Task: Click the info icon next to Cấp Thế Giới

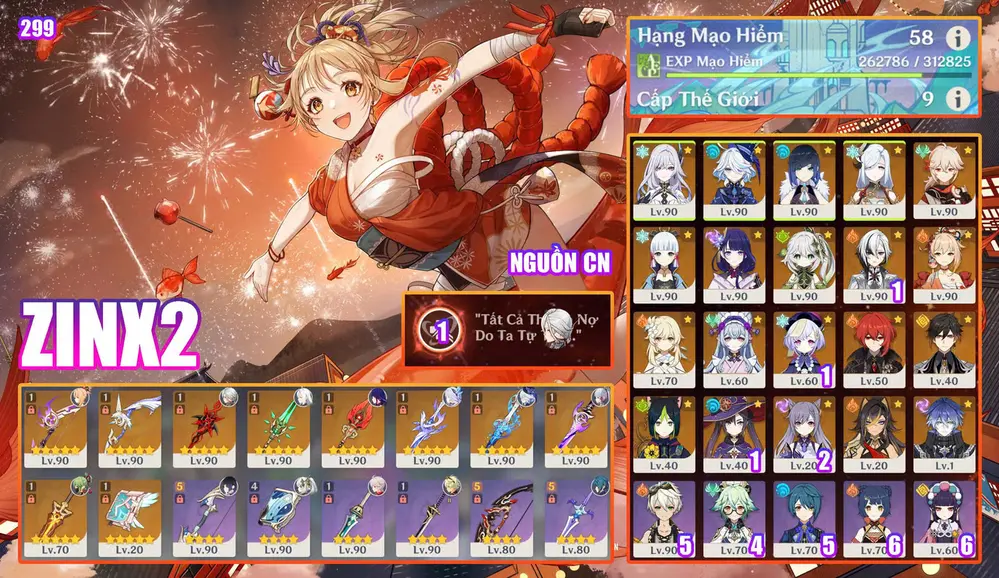Action: 959,98
